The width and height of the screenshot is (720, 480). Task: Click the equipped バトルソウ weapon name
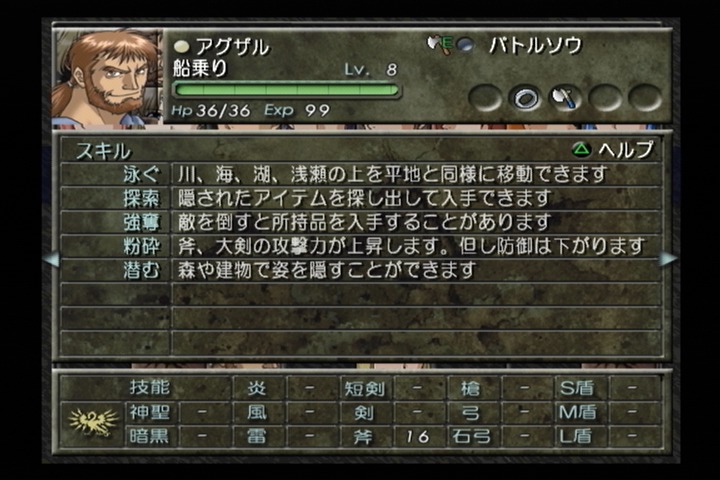(x=535, y=46)
